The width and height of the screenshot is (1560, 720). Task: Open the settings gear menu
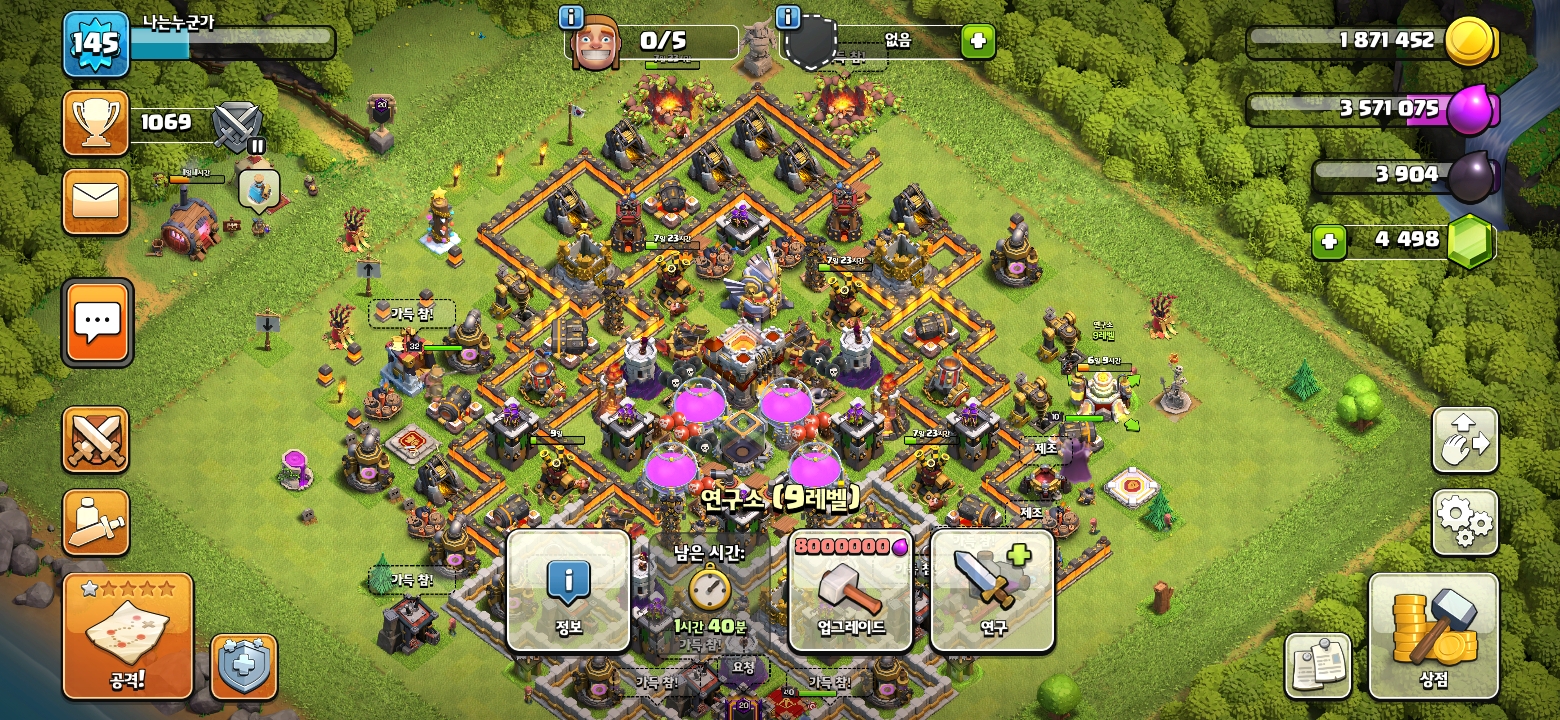click(1465, 522)
